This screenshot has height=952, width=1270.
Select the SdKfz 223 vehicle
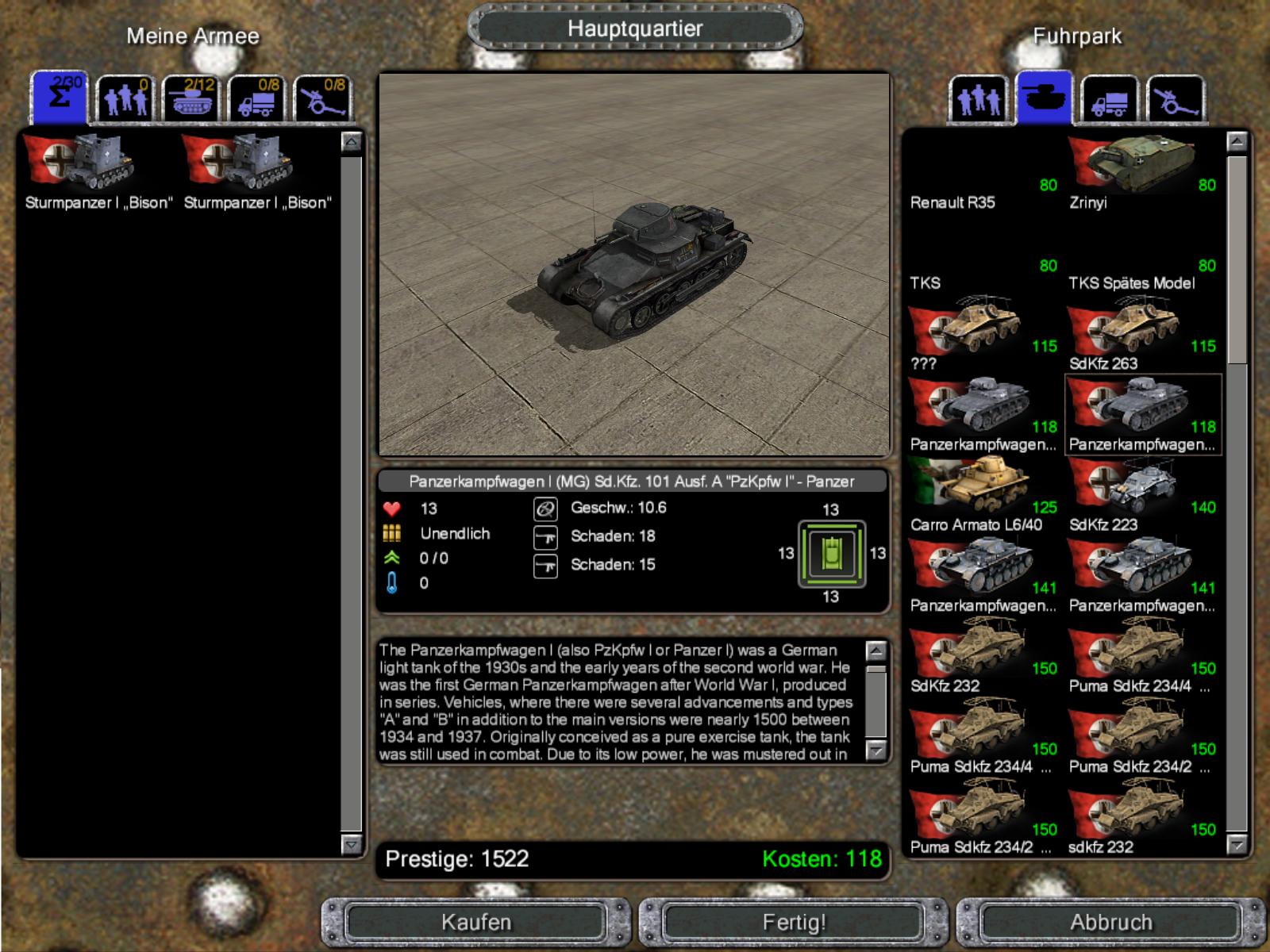[x=1141, y=496]
